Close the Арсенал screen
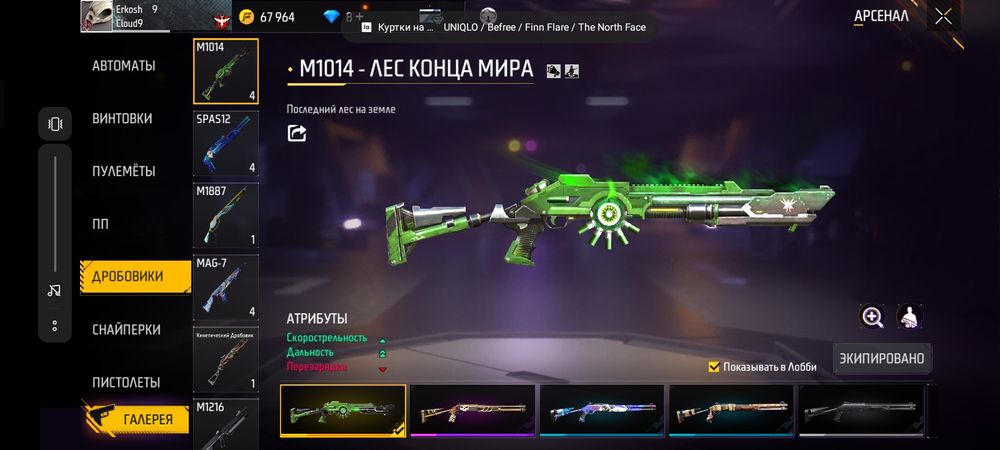Viewport: 1000px width, 450px height. pos(943,16)
